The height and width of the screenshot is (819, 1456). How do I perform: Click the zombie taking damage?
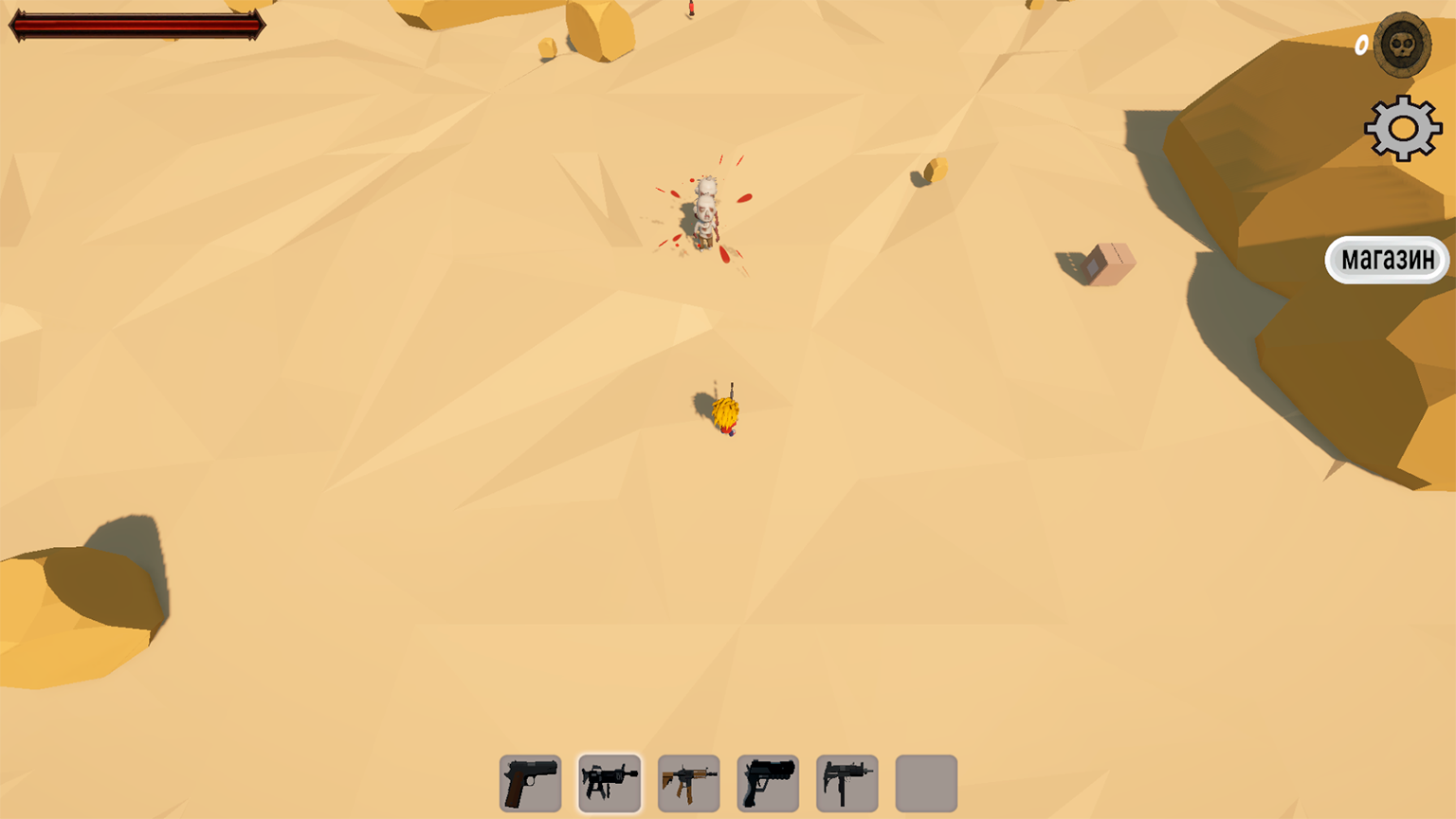(706, 213)
